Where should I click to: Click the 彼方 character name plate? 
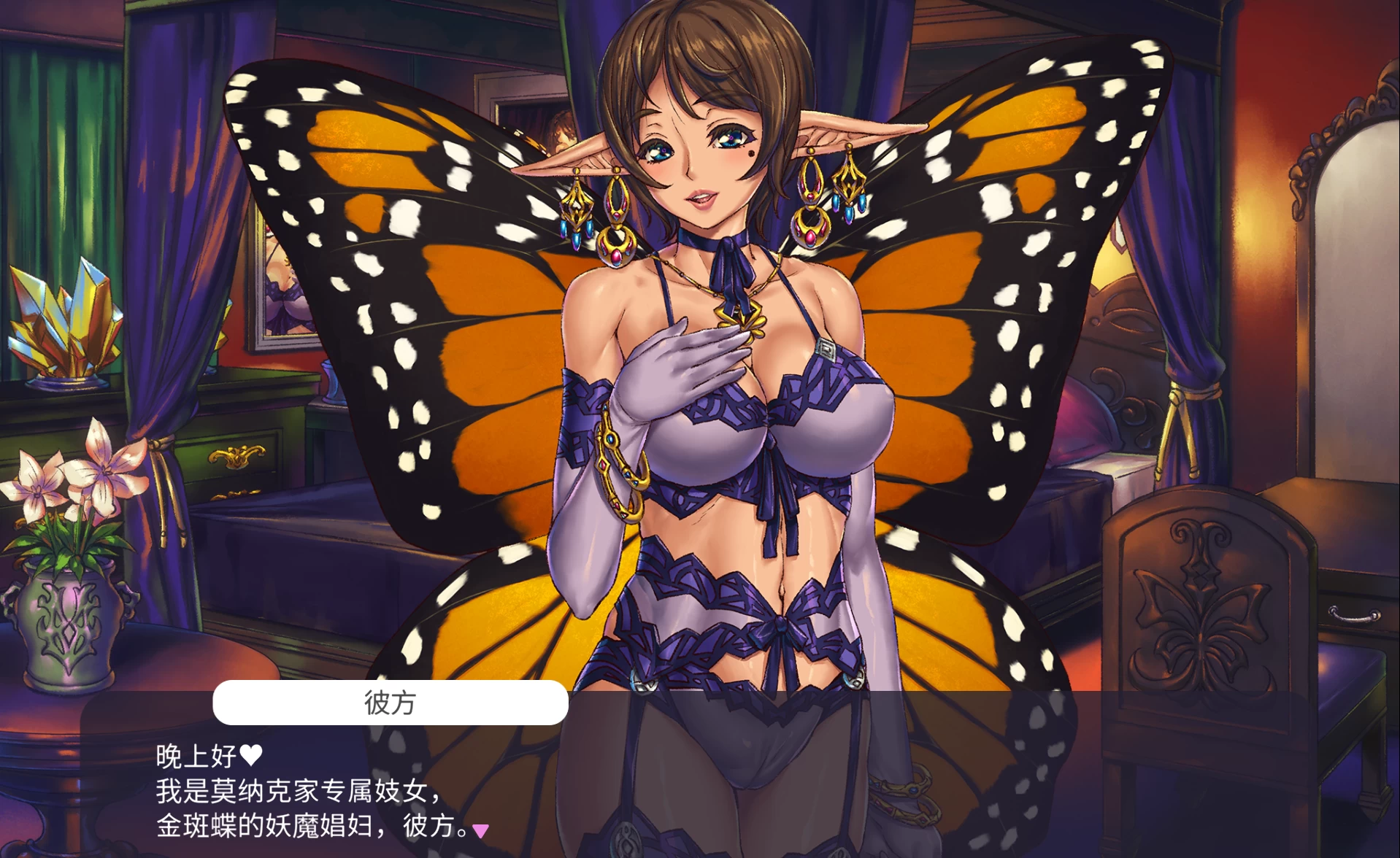click(x=389, y=703)
